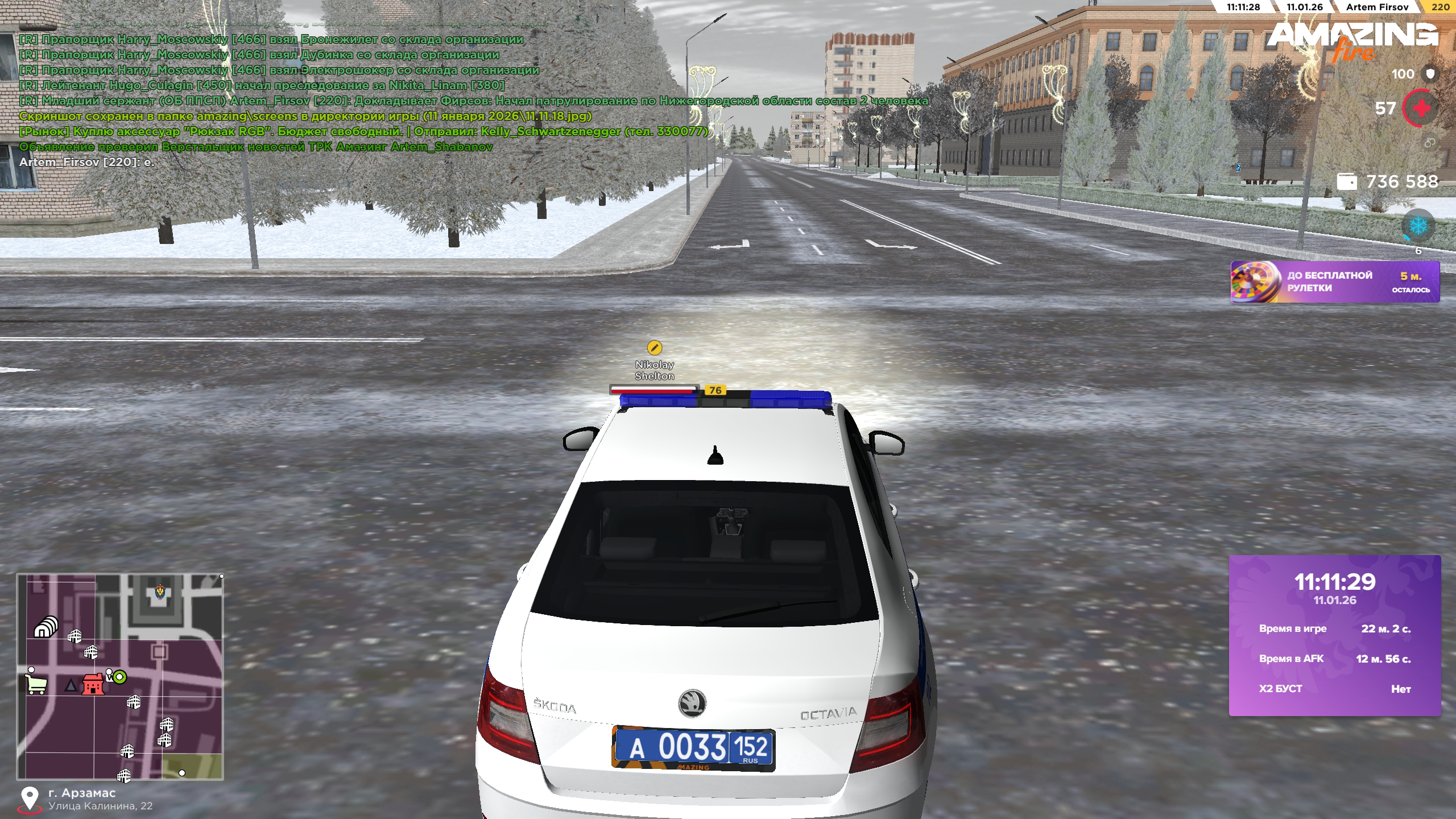Click the dark triangle marker on the minimap
This screenshot has height=819, width=1456.
71,685
